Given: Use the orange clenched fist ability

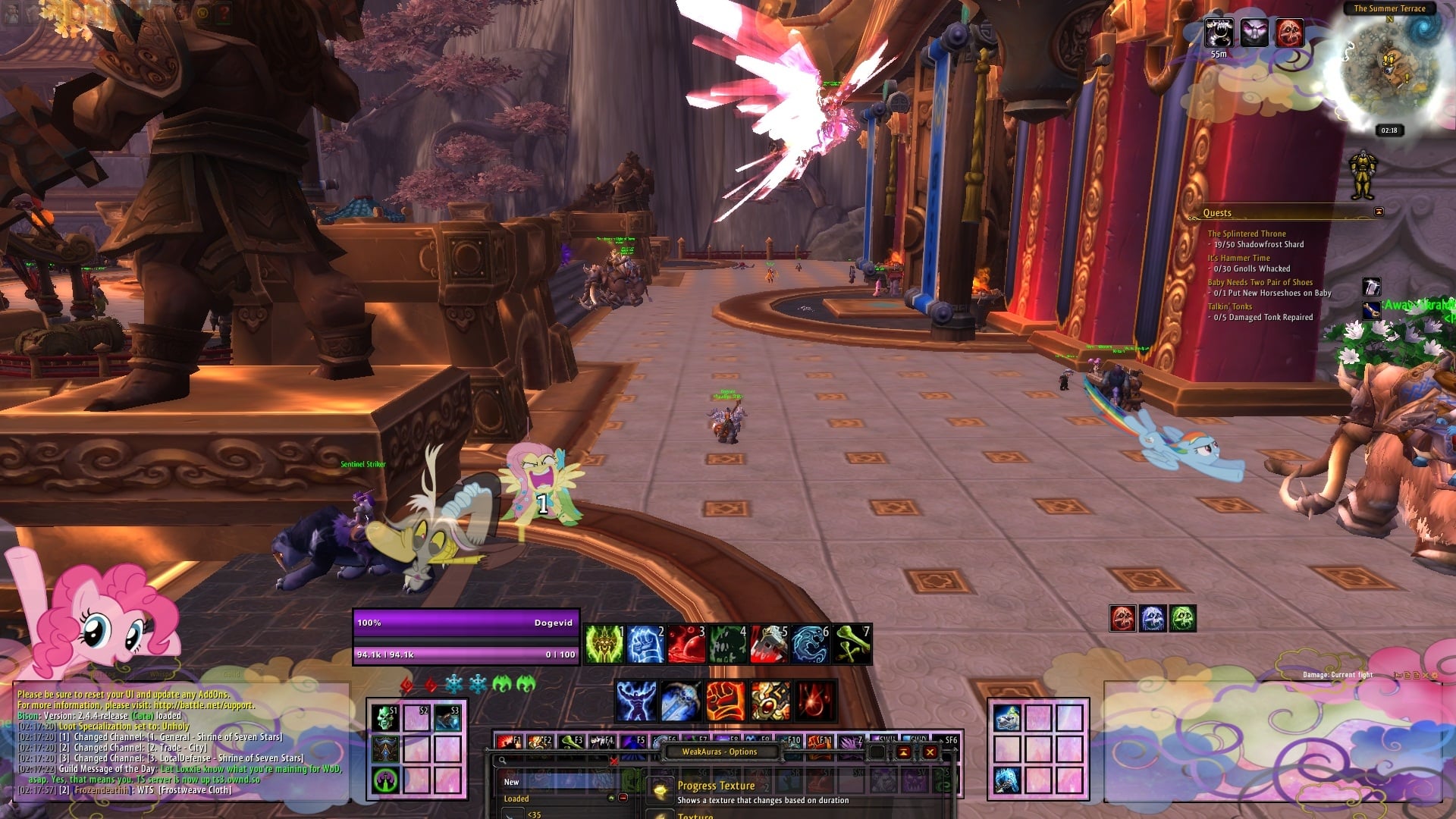Looking at the screenshot, I should coord(725,700).
